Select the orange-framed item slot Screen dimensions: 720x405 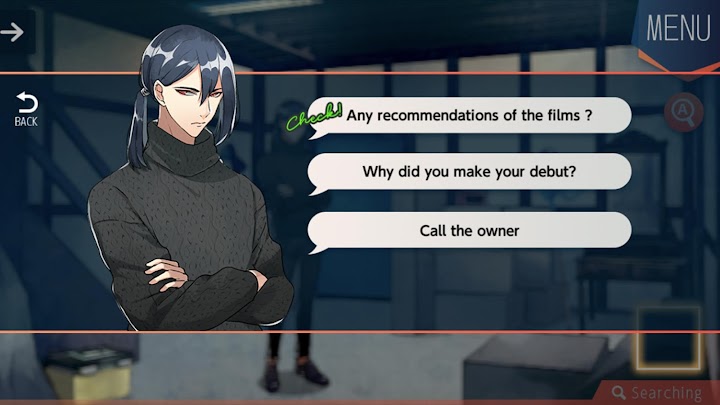click(667, 339)
